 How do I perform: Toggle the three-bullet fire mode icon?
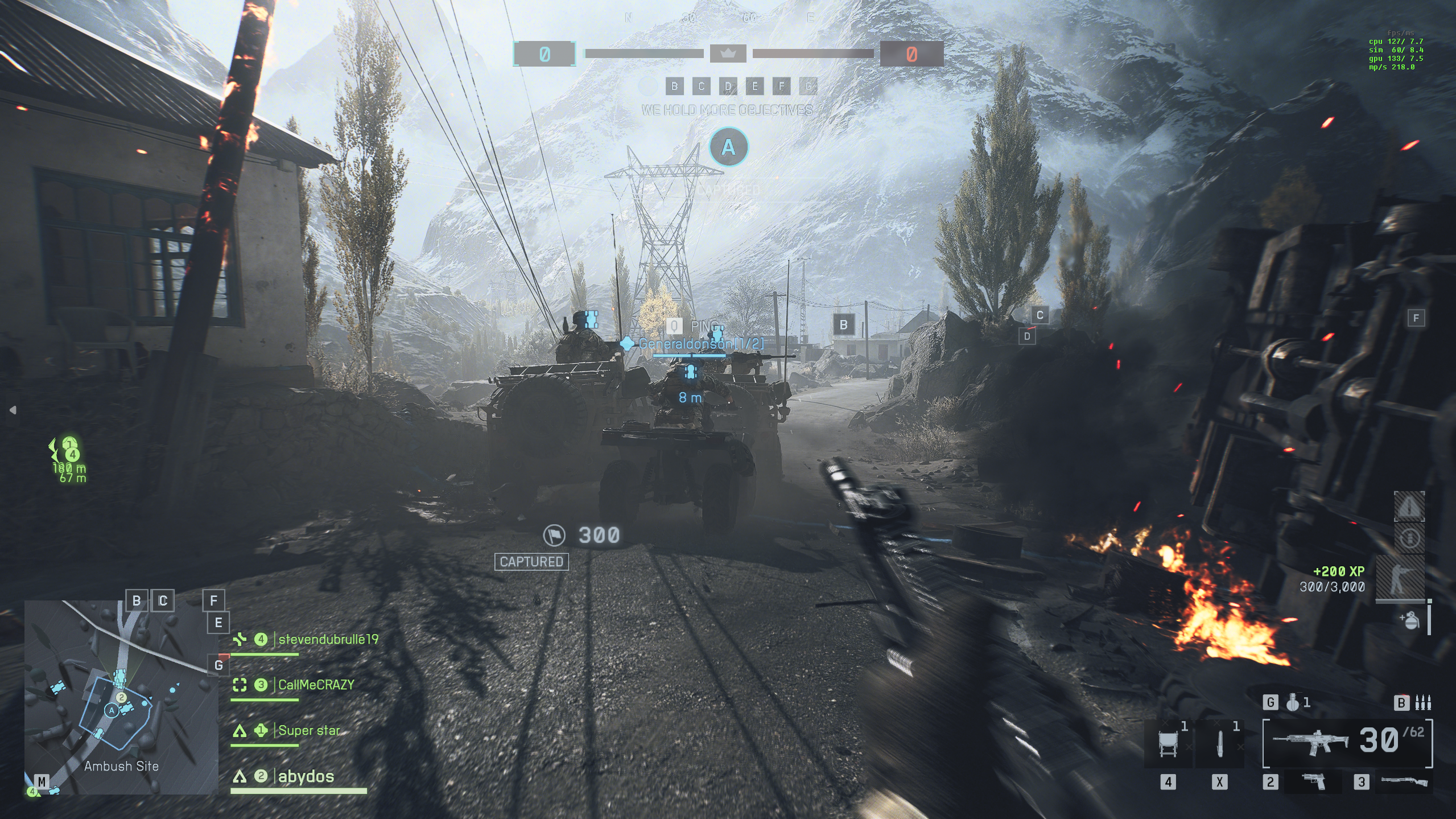[1423, 703]
